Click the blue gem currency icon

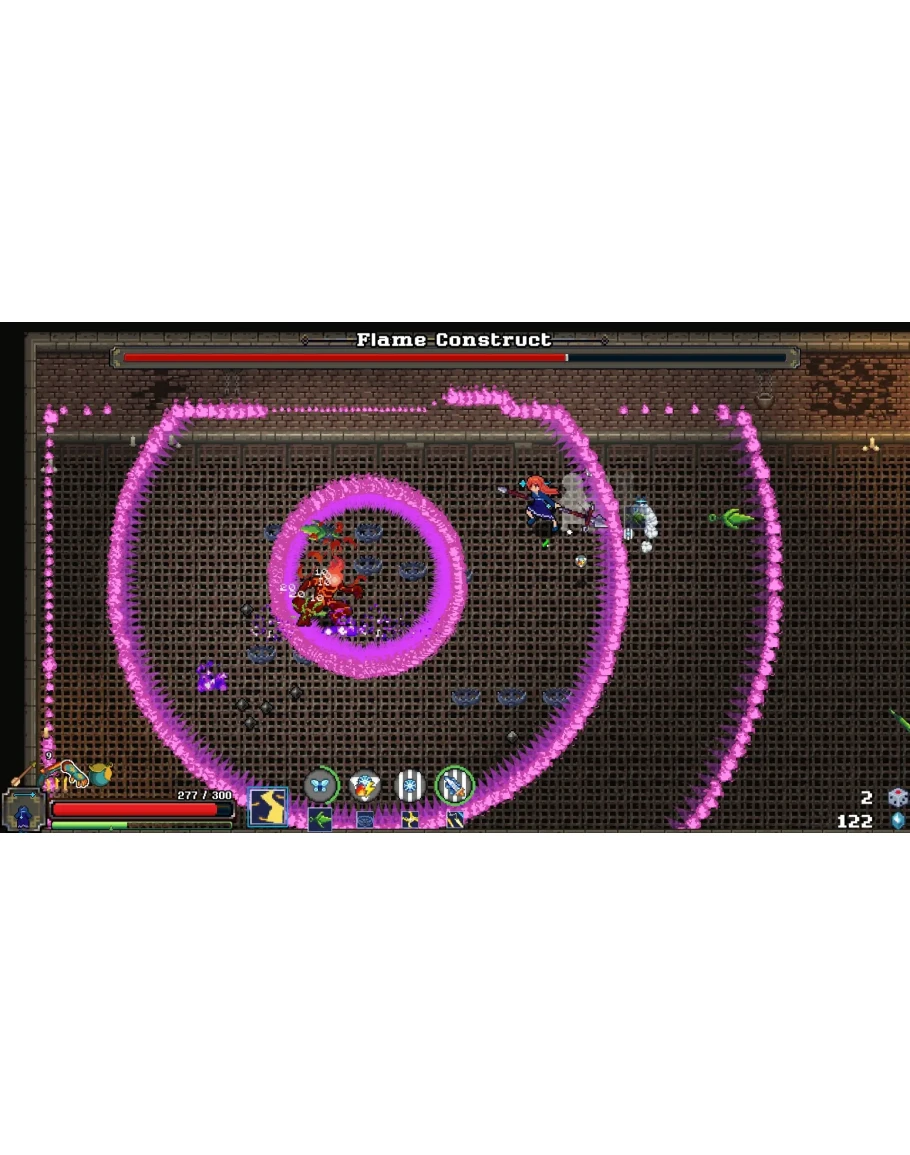click(897, 821)
